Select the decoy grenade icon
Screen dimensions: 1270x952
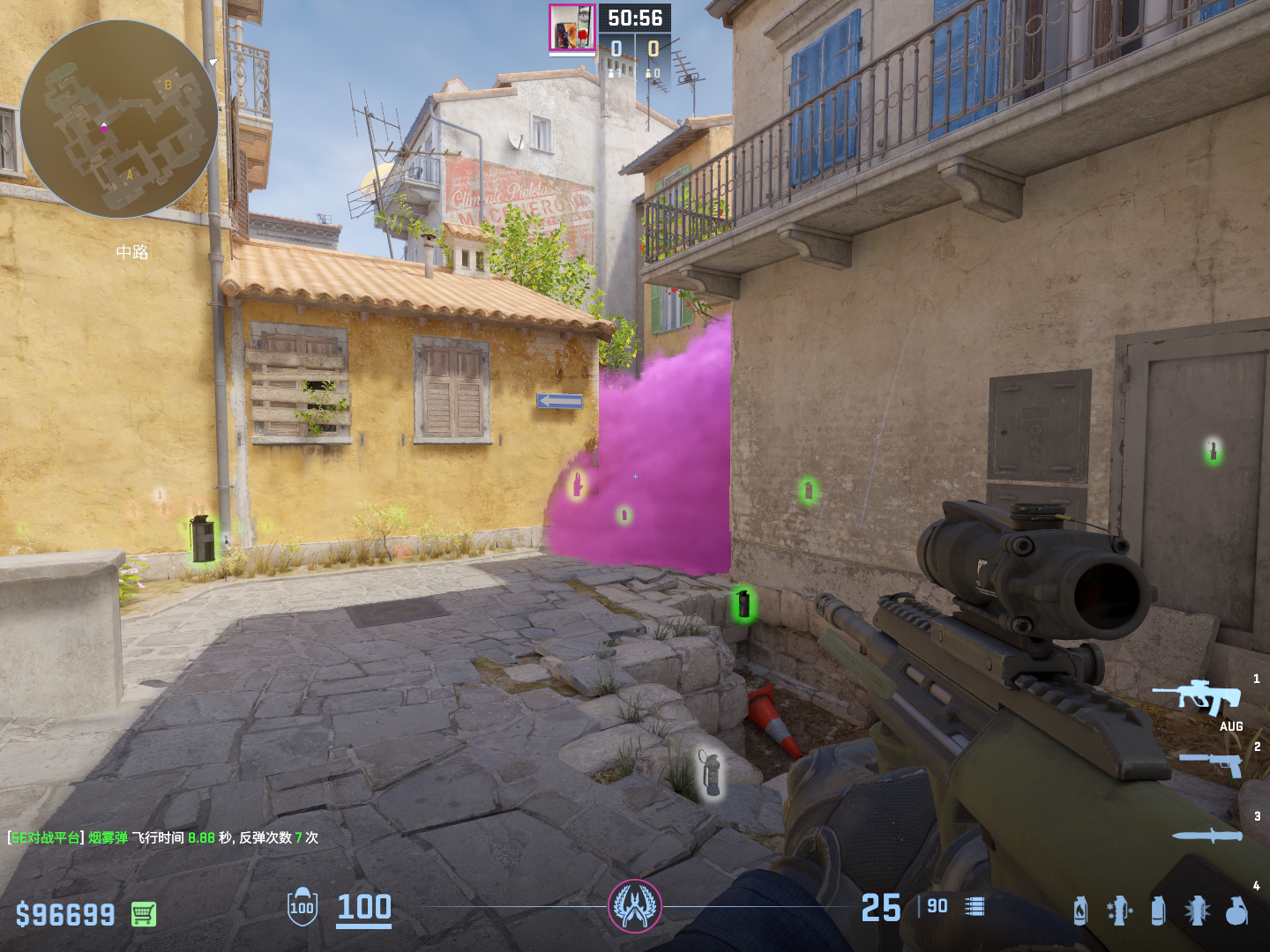click(1119, 911)
